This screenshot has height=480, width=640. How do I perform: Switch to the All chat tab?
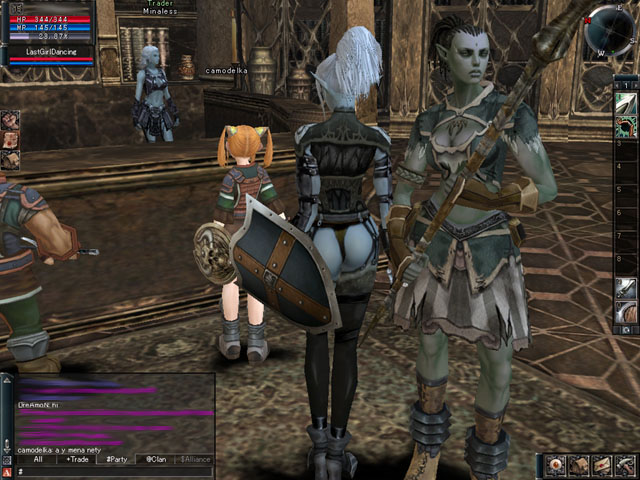[x=38, y=460]
